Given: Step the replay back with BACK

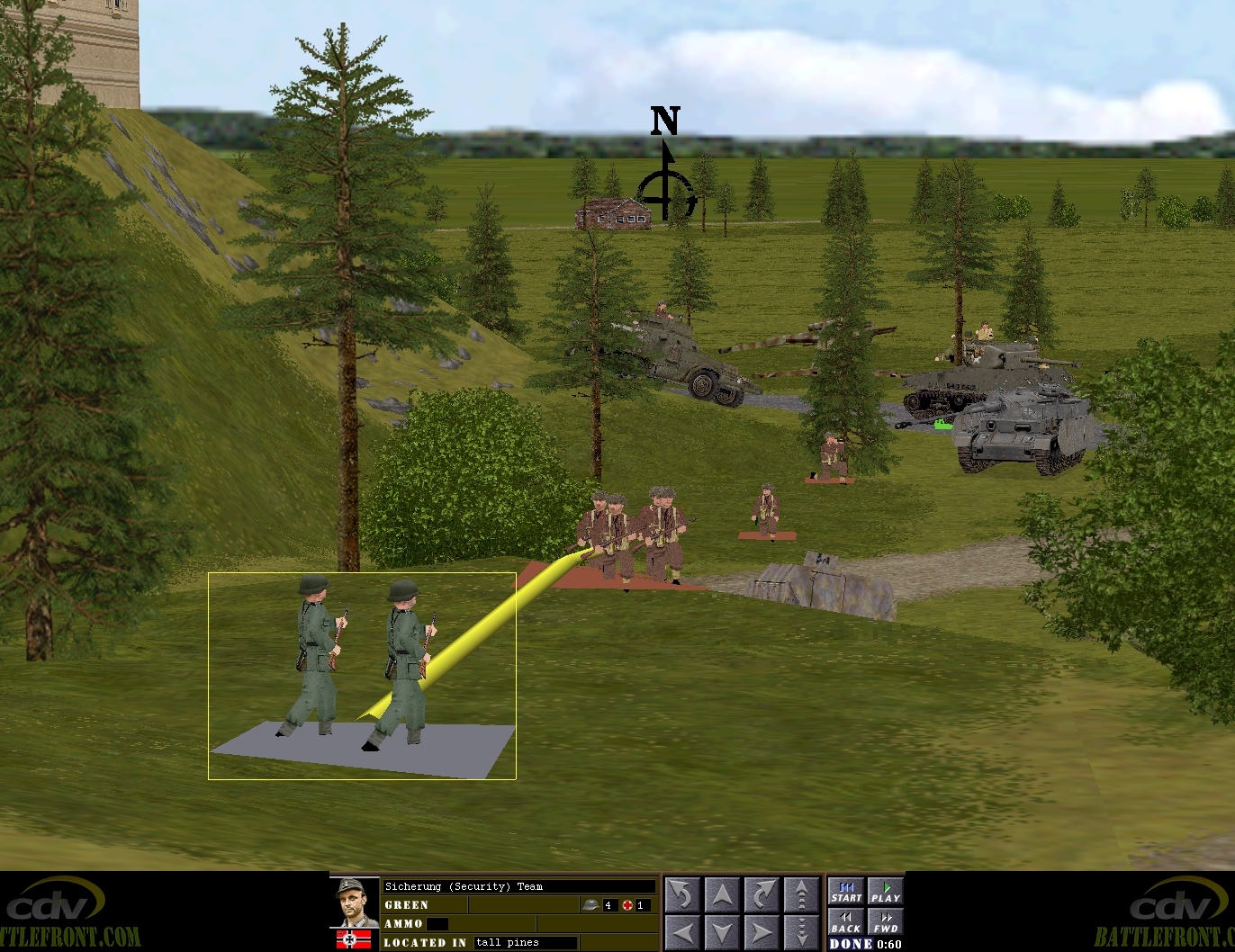Looking at the screenshot, I should (846, 922).
